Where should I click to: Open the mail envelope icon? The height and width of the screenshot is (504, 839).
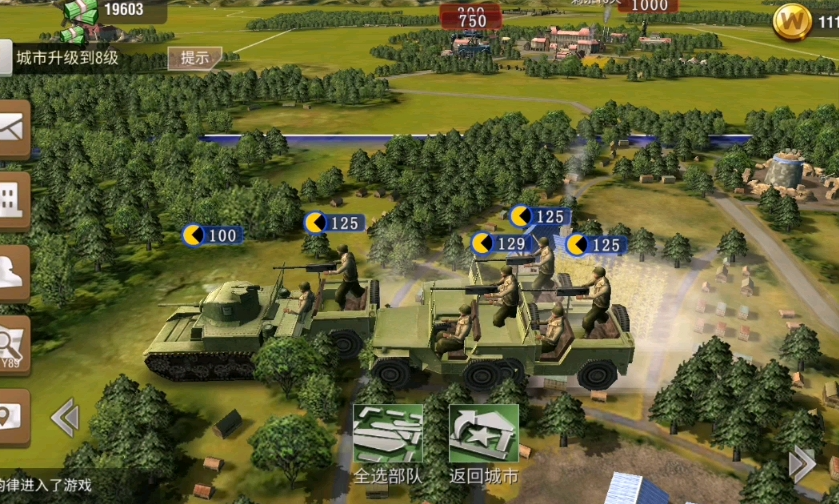click(13, 130)
